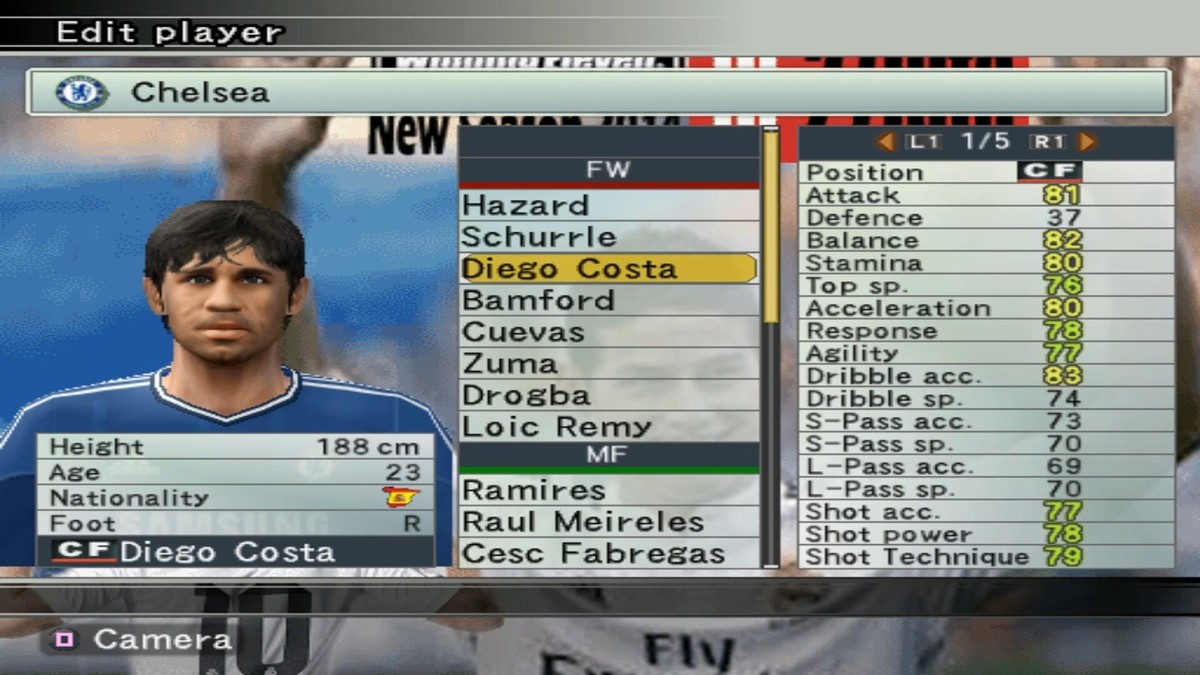Image resolution: width=1200 pixels, height=675 pixels.
Task: Select Hazard in the player list
Action: [x=608, y=206]
